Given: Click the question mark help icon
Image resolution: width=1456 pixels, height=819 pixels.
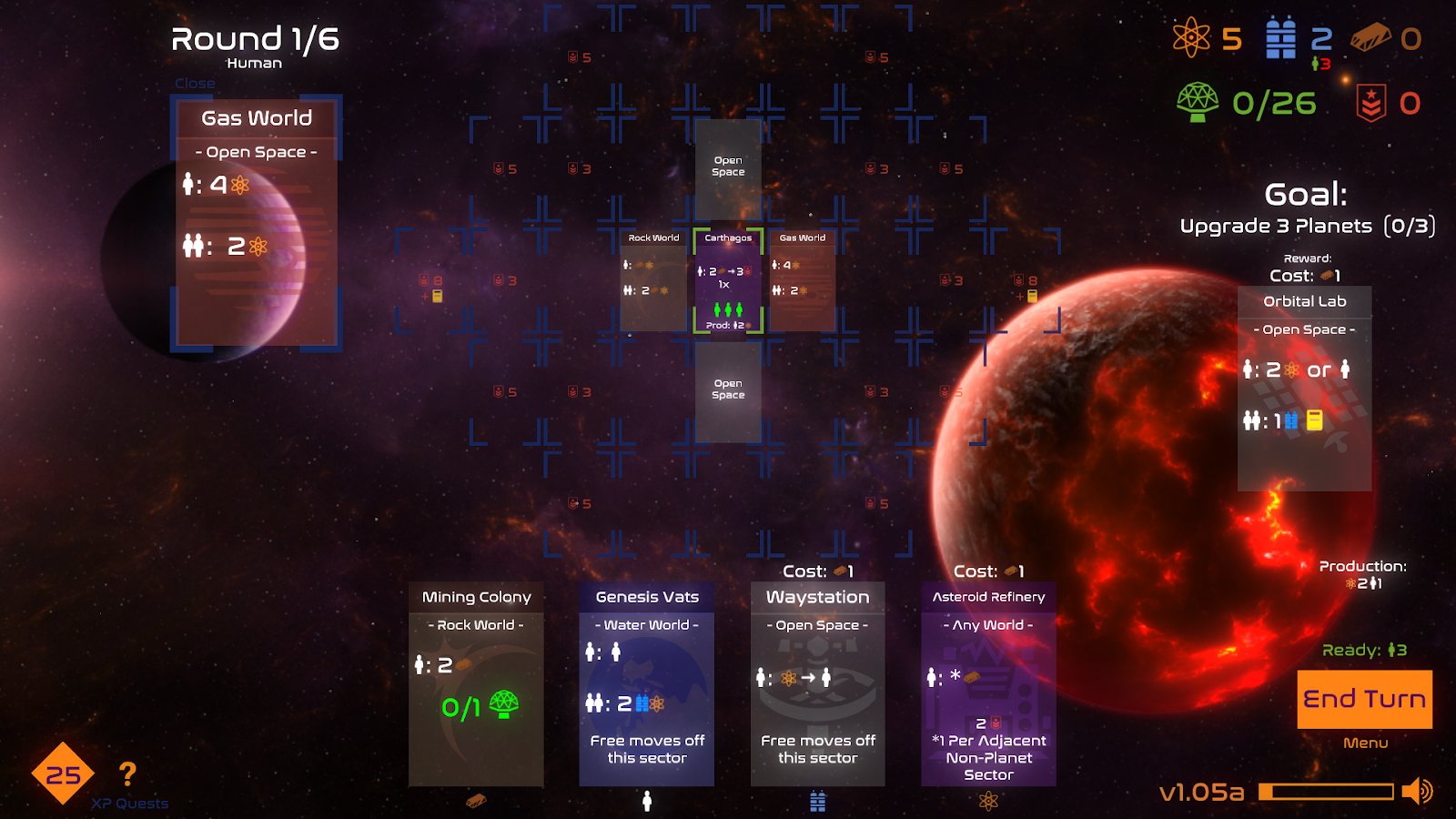Looking at the screenshot, I should pyautogui.click(x=127, y=774).
